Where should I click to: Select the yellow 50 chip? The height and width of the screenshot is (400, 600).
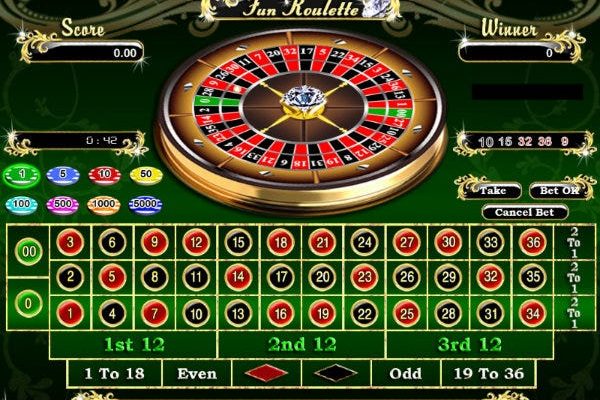click(x=146, y=175)
